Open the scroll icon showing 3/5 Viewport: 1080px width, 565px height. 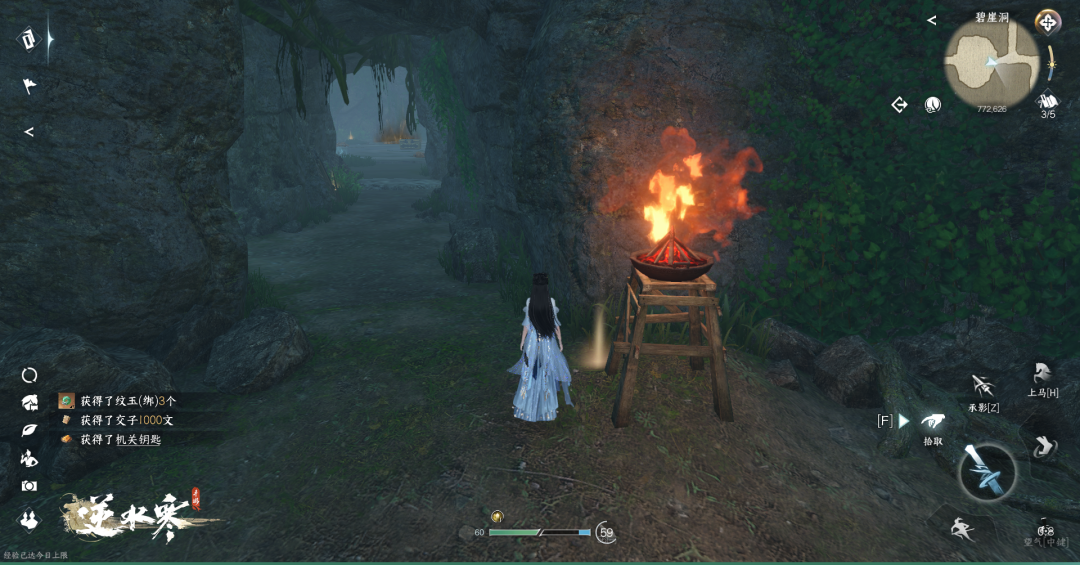(x=1048, y=102)
